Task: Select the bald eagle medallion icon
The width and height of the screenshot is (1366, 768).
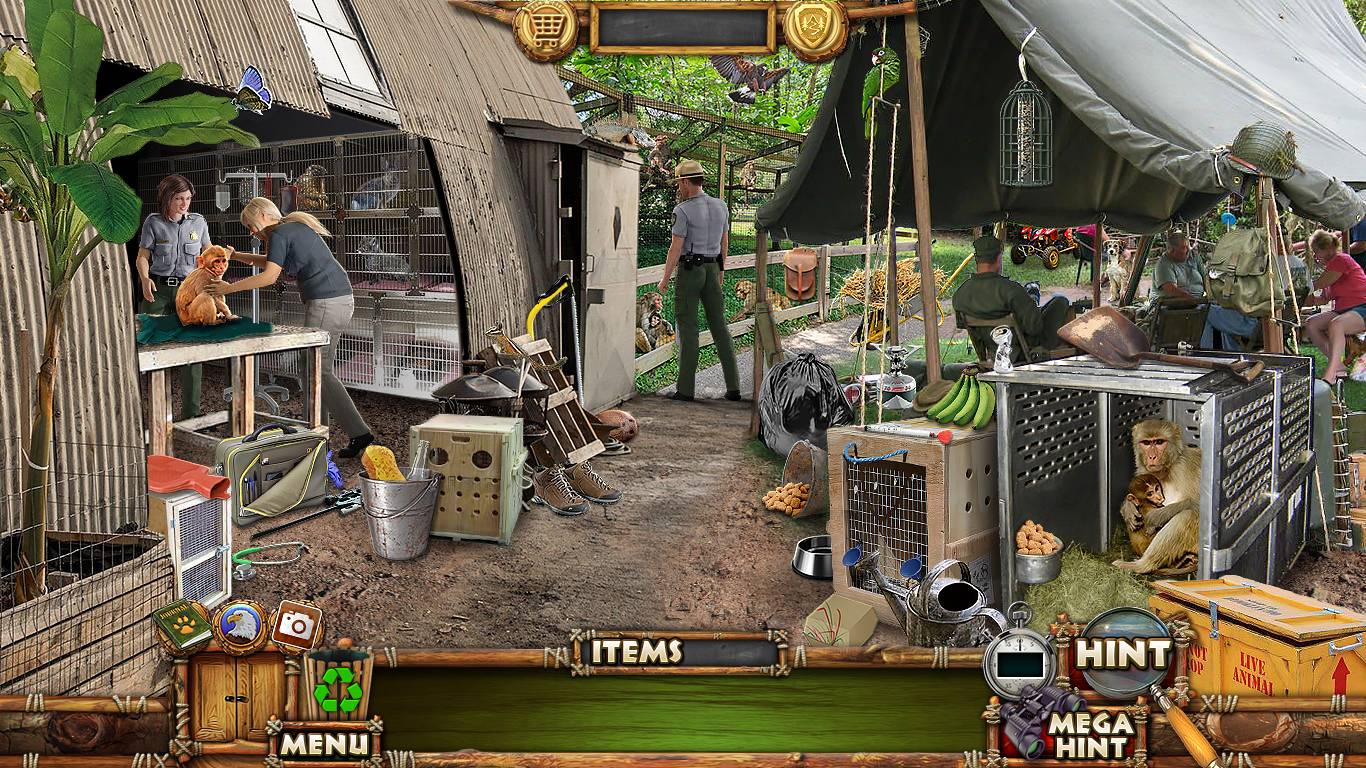Action: tap(241, 627)
